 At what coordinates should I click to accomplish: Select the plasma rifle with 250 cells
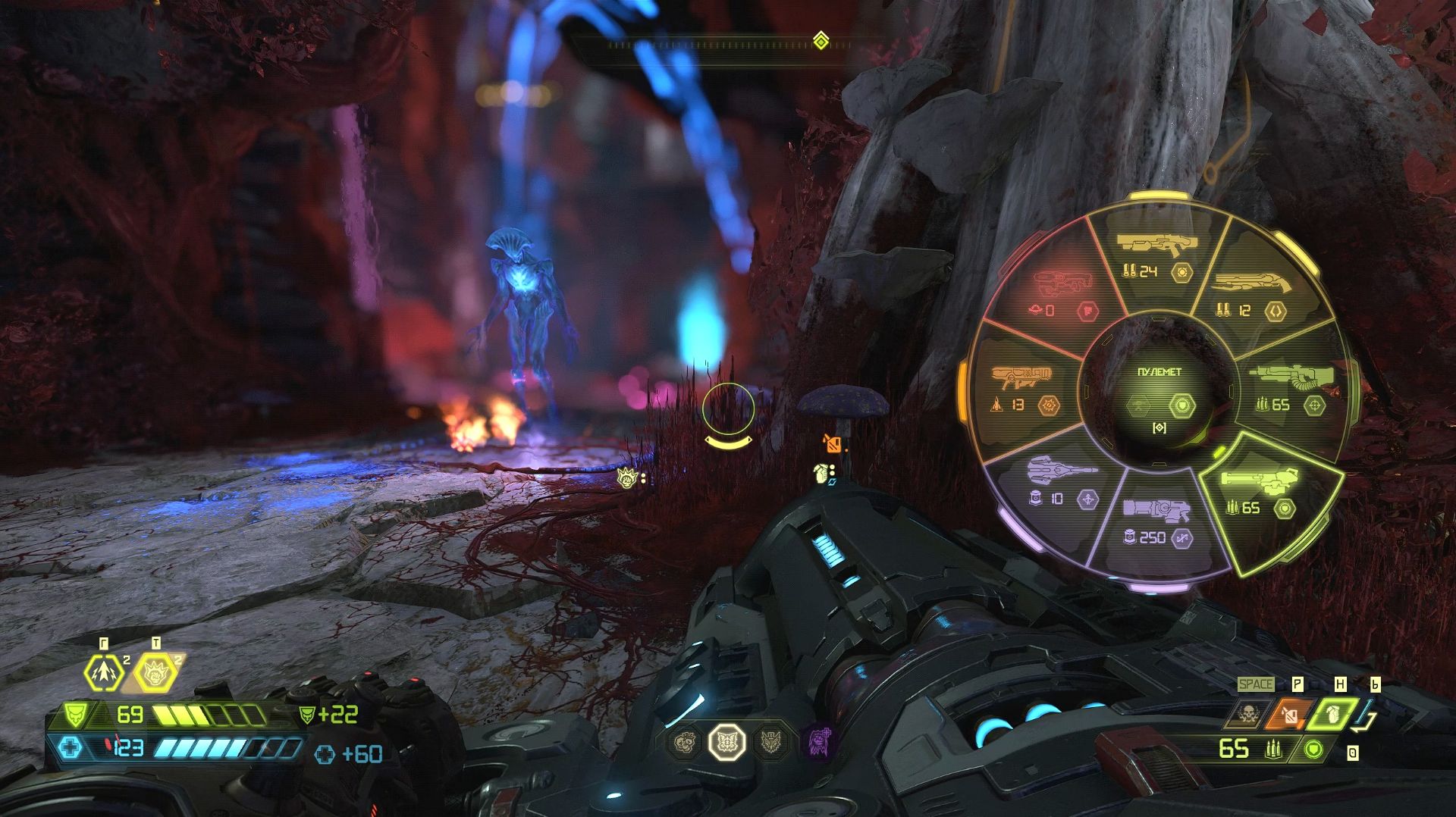pyautogui.click(x=1158, y=523)
